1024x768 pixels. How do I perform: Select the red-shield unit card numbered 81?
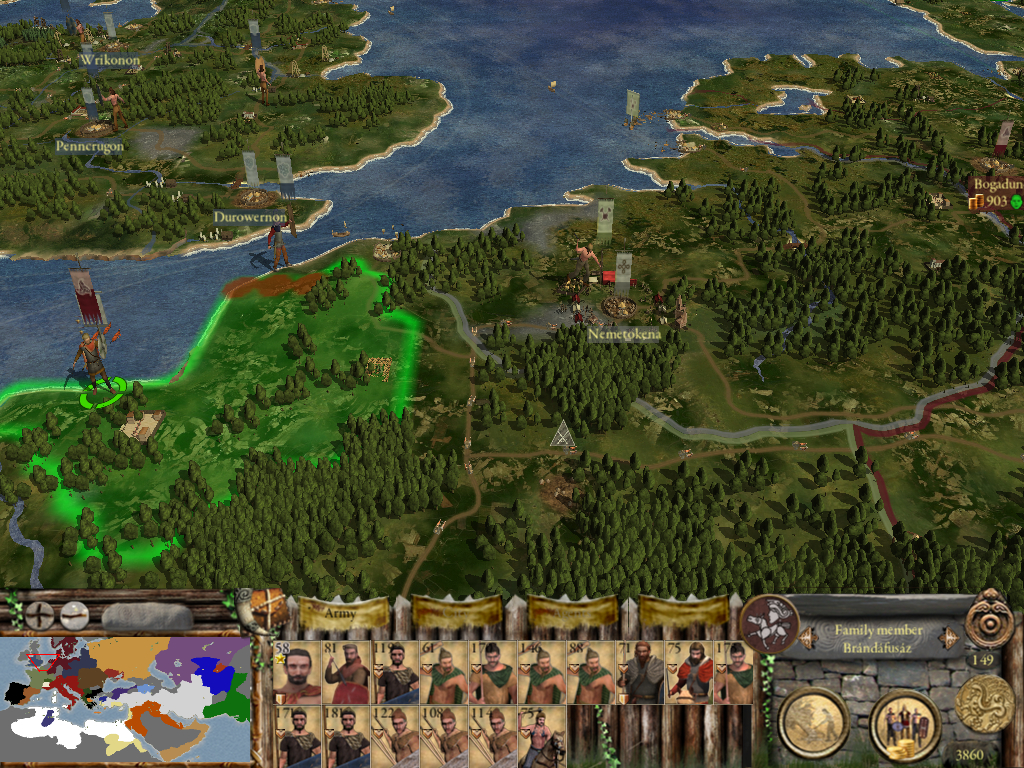point(346,672)
